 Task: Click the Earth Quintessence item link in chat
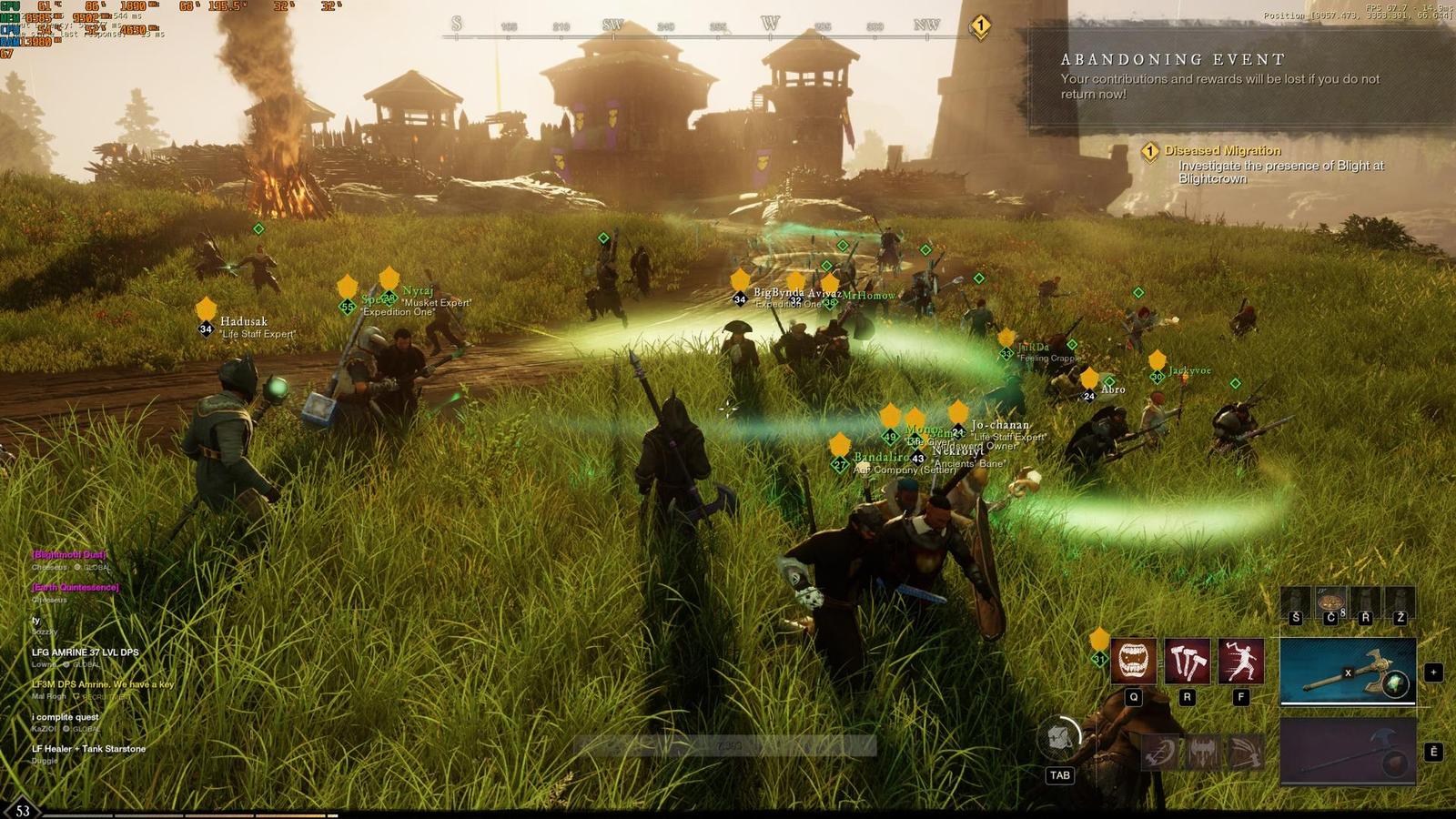76,587
